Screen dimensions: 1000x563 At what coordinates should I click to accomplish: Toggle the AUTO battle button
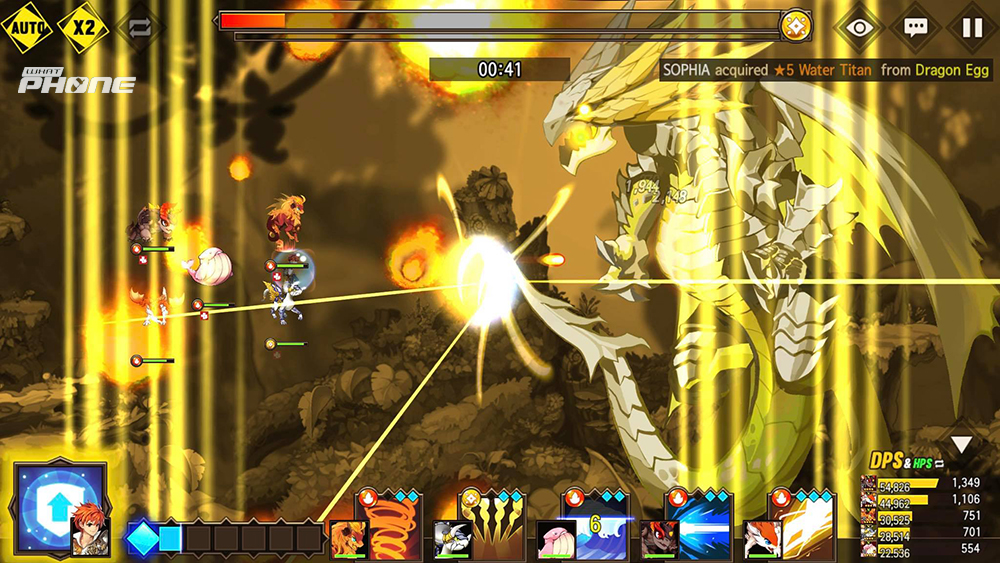tap(26, 27)
